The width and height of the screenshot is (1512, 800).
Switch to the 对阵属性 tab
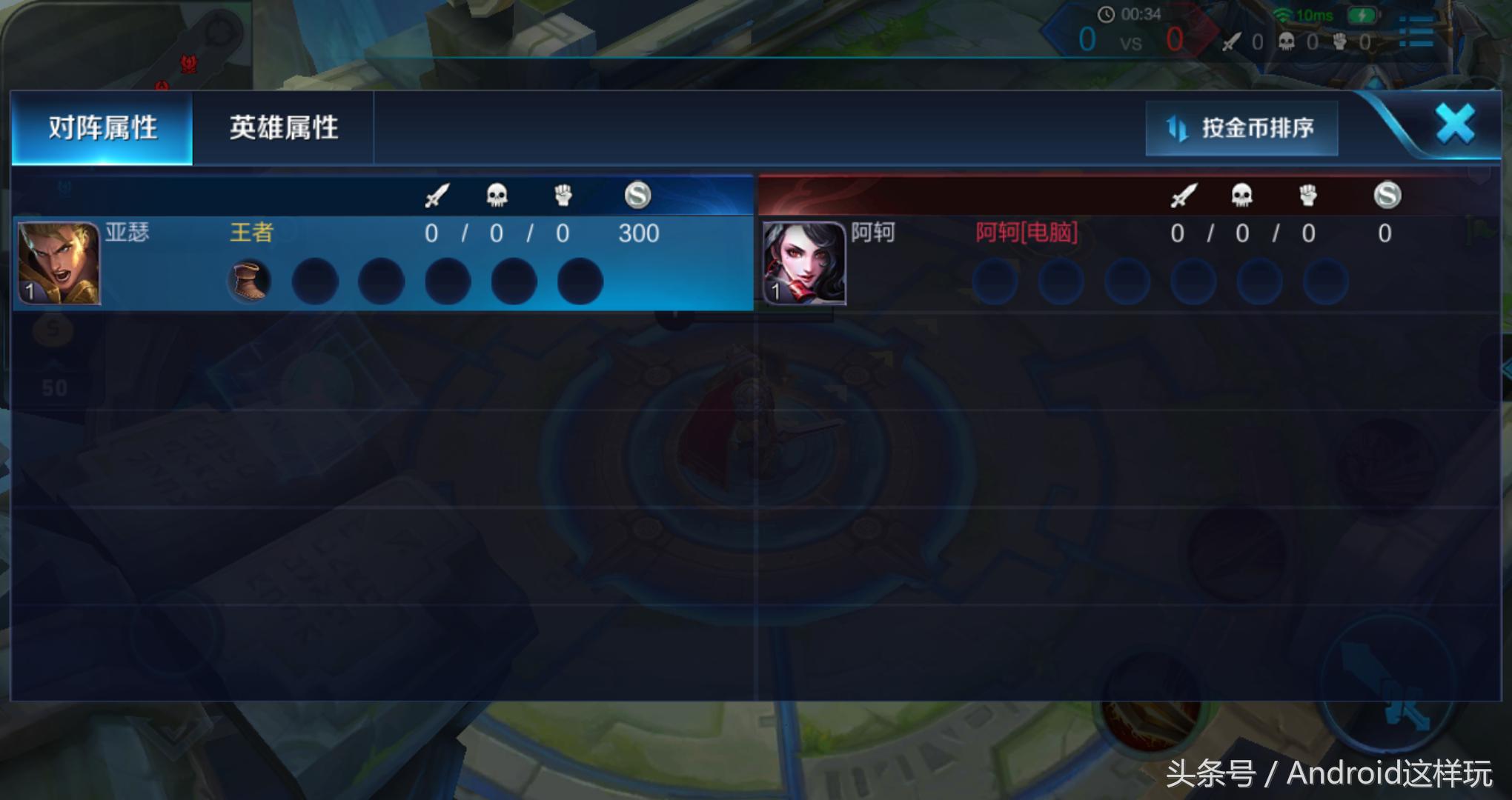coord(102,128)
